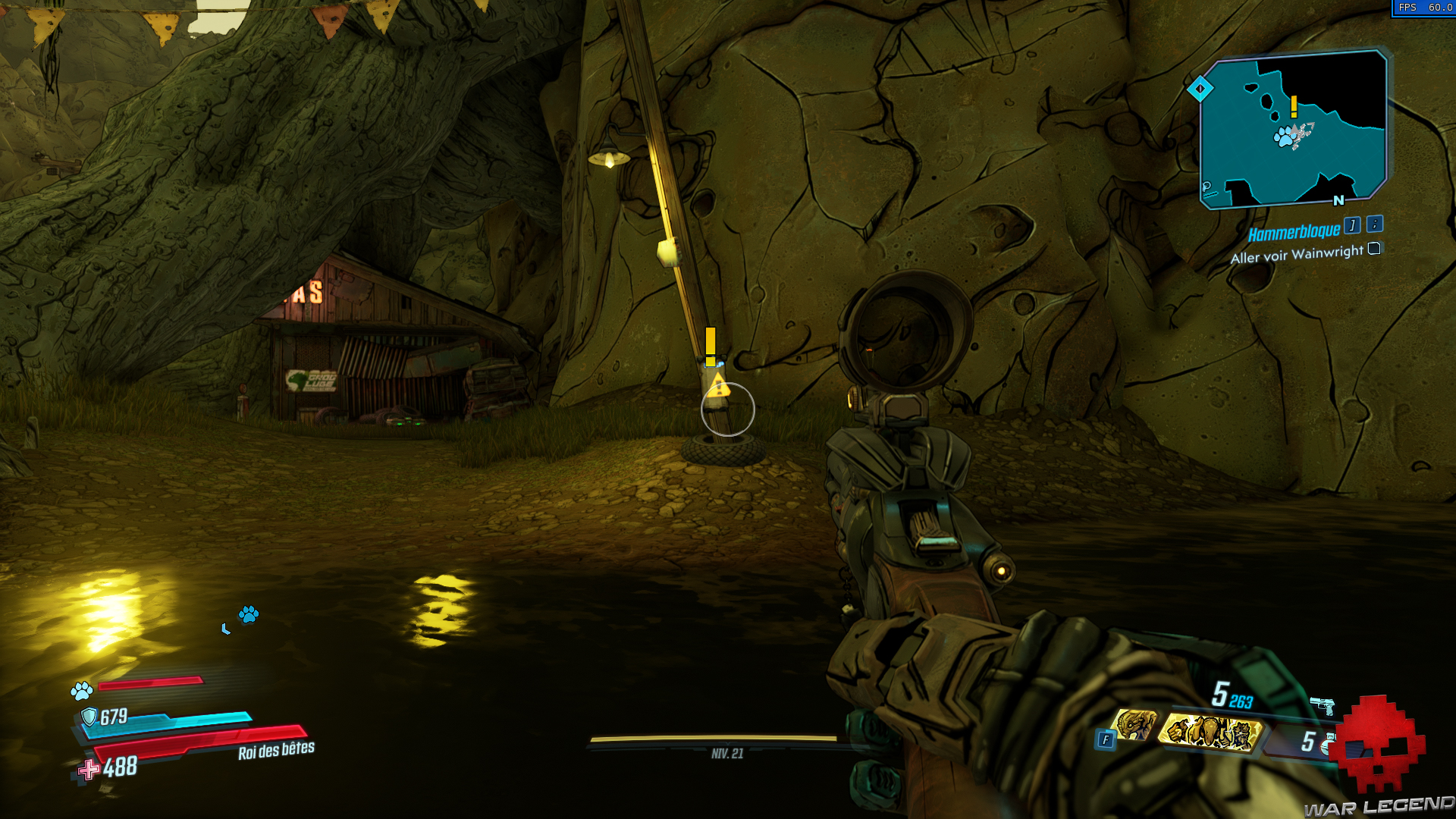Activate the large golden action skill icon

click(x=1210, y=733)
